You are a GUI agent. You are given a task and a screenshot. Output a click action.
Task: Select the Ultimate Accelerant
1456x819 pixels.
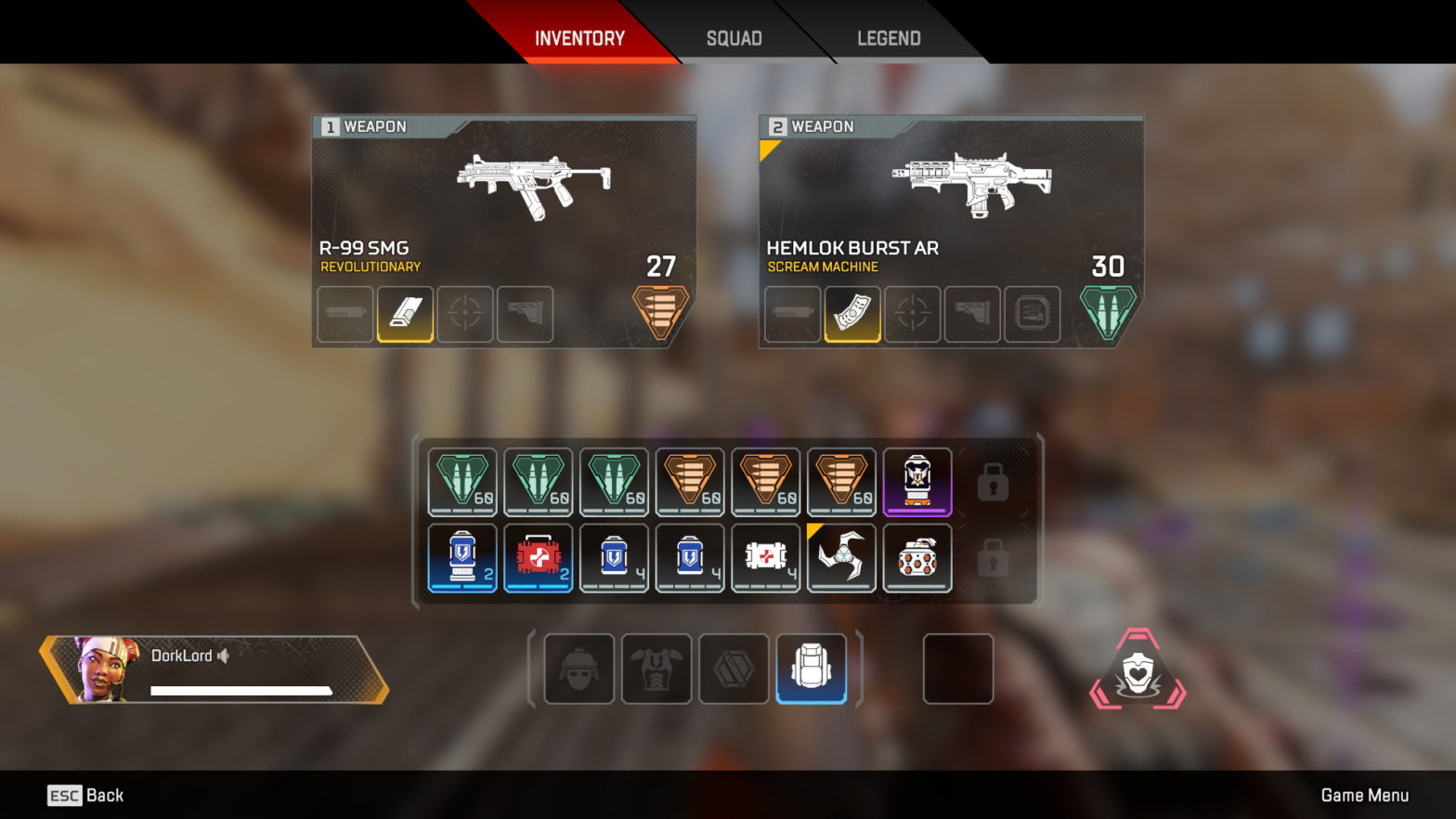[x=918, y=481]
